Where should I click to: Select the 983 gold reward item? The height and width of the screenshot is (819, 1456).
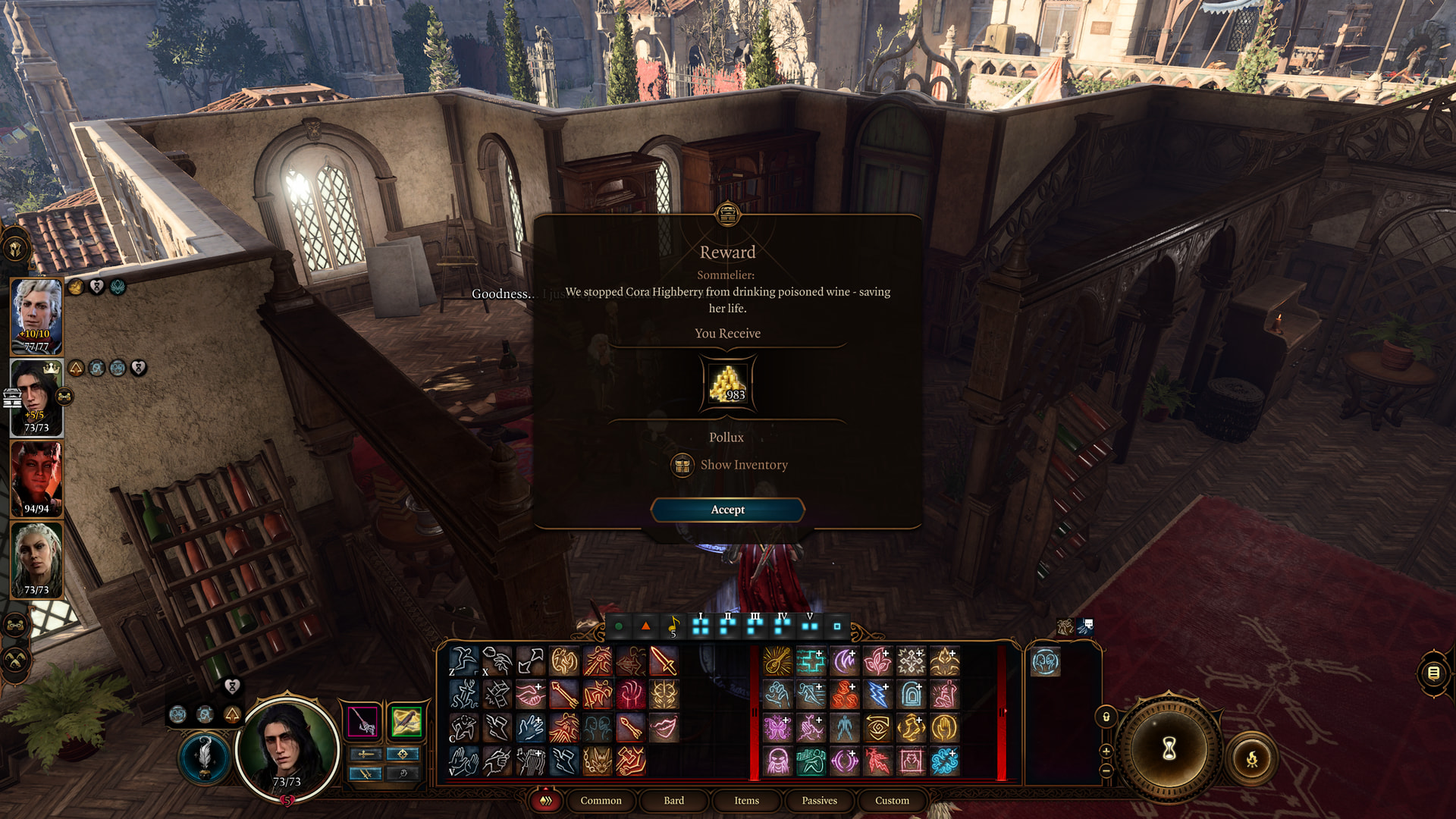pyautogui.click(x=727, y=384)
